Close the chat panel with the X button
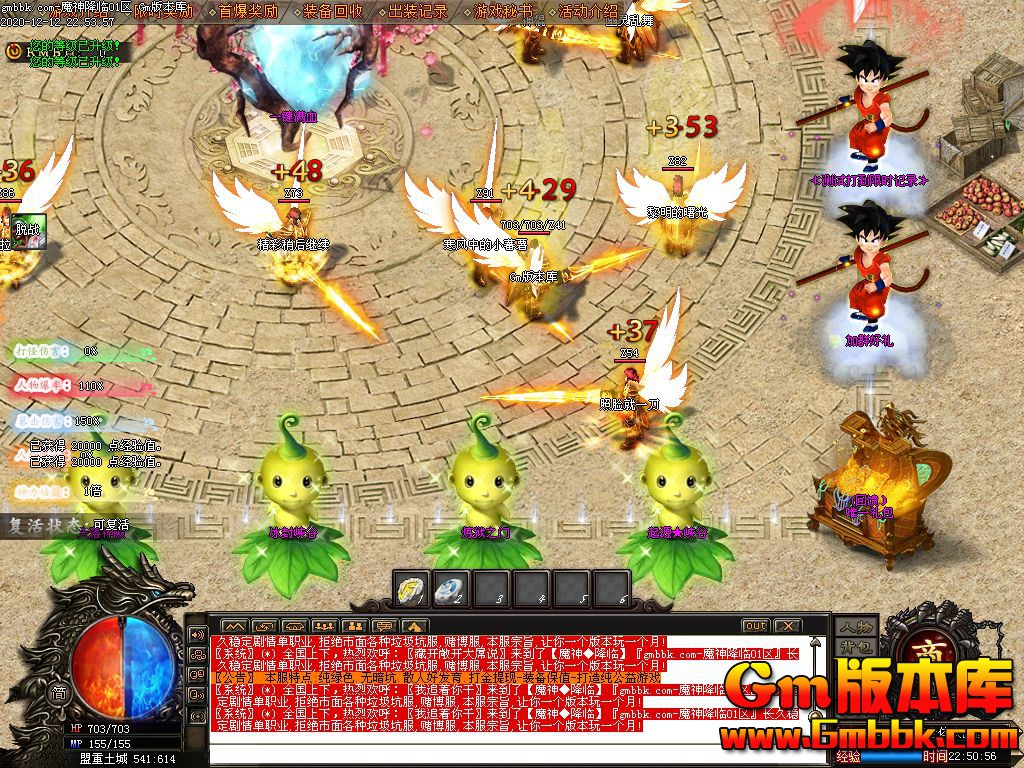Viewport: 1024px width, 768px height. click(787, 626)
